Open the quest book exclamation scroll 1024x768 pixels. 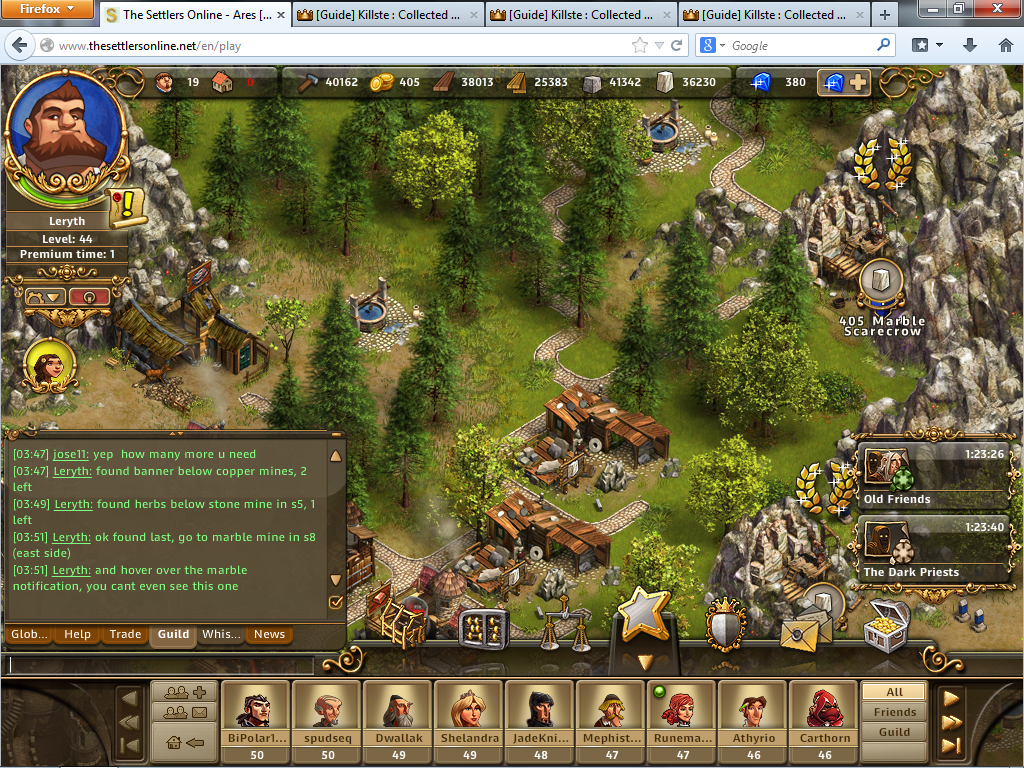127,206
